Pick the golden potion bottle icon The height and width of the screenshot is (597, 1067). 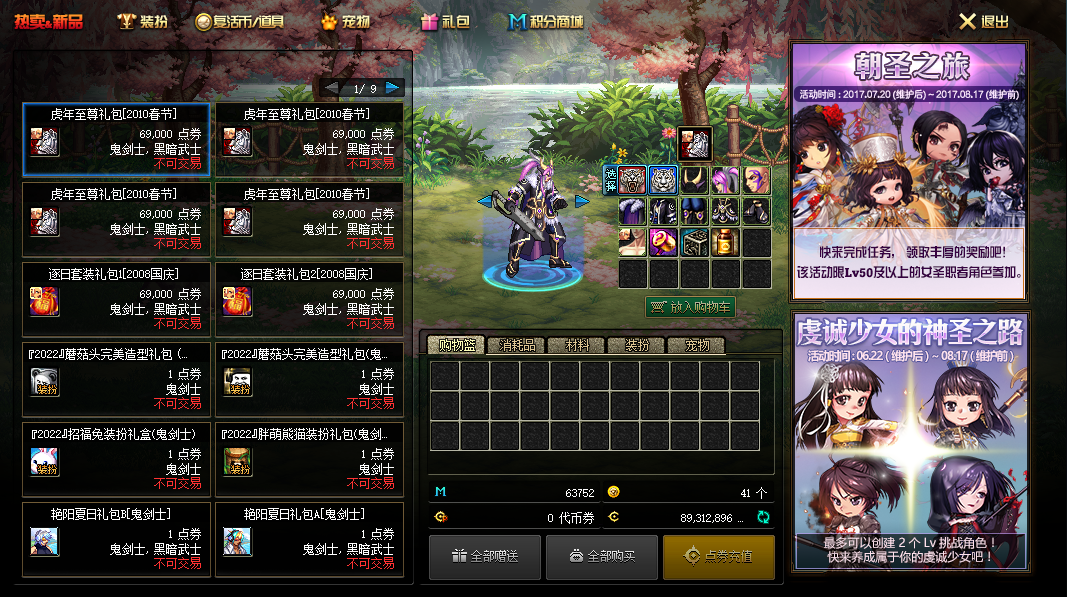(x=725, y=242)
